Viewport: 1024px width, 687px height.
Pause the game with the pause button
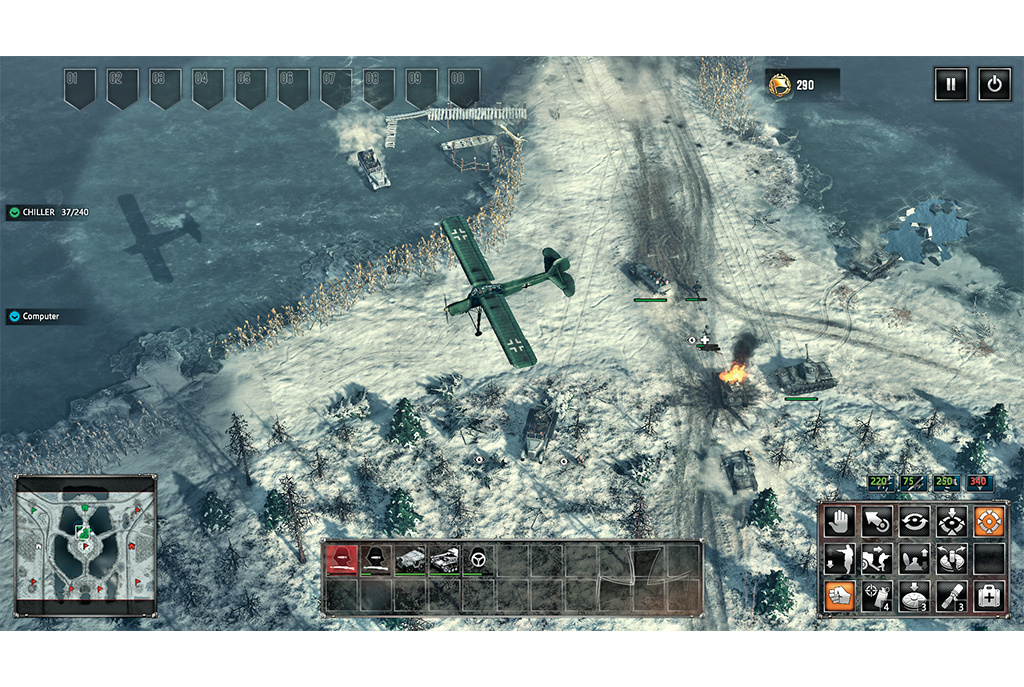tap(950, 84)
